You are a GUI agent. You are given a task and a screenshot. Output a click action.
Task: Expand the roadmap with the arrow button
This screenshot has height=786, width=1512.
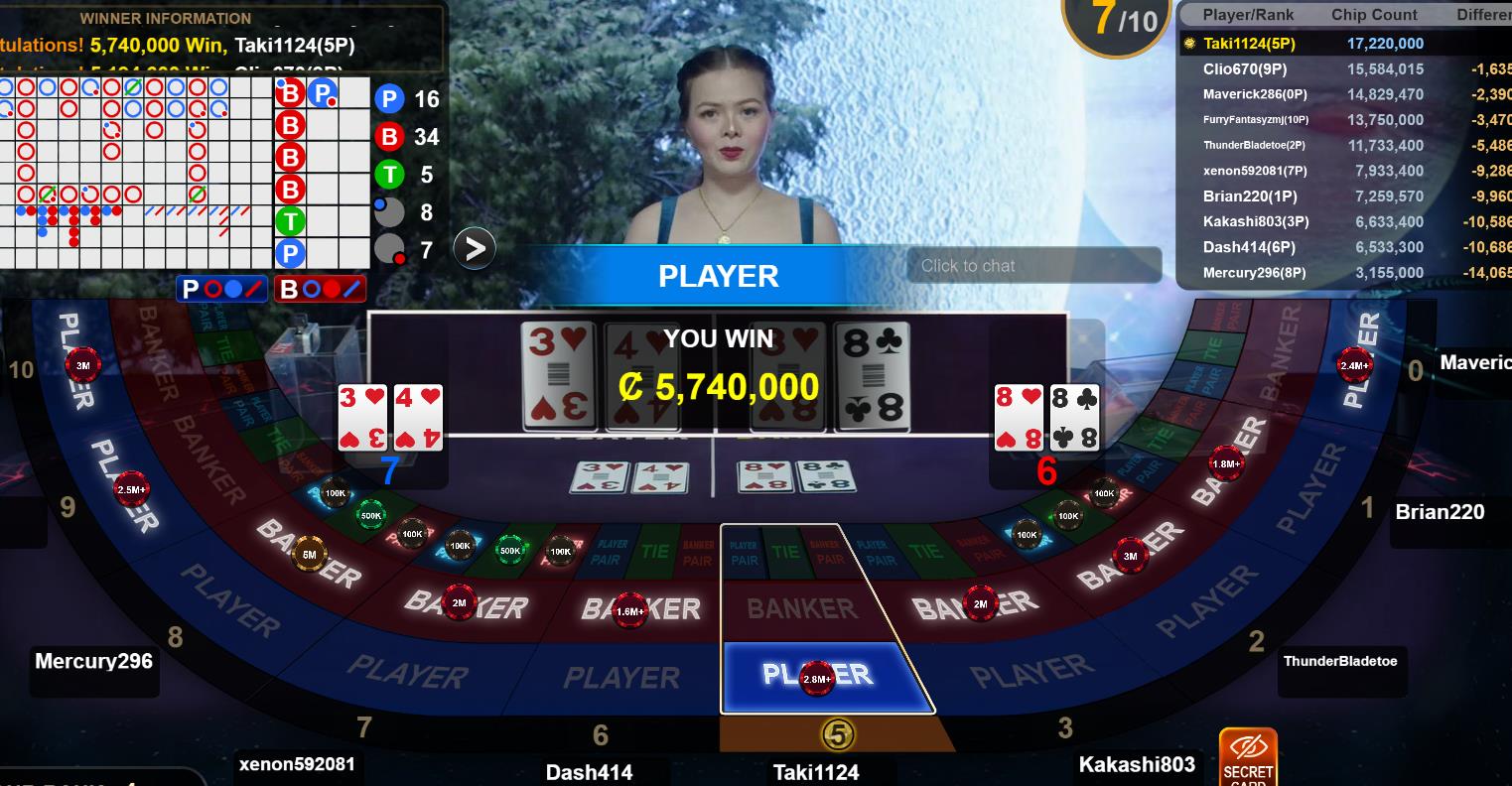click(475, 248)
